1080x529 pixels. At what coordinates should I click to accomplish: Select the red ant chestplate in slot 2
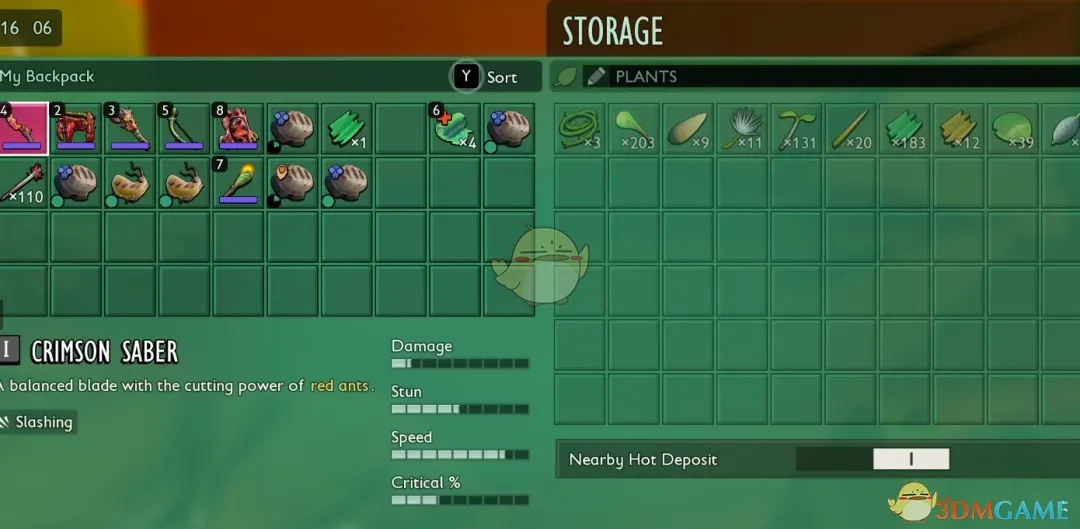point(74,128)
